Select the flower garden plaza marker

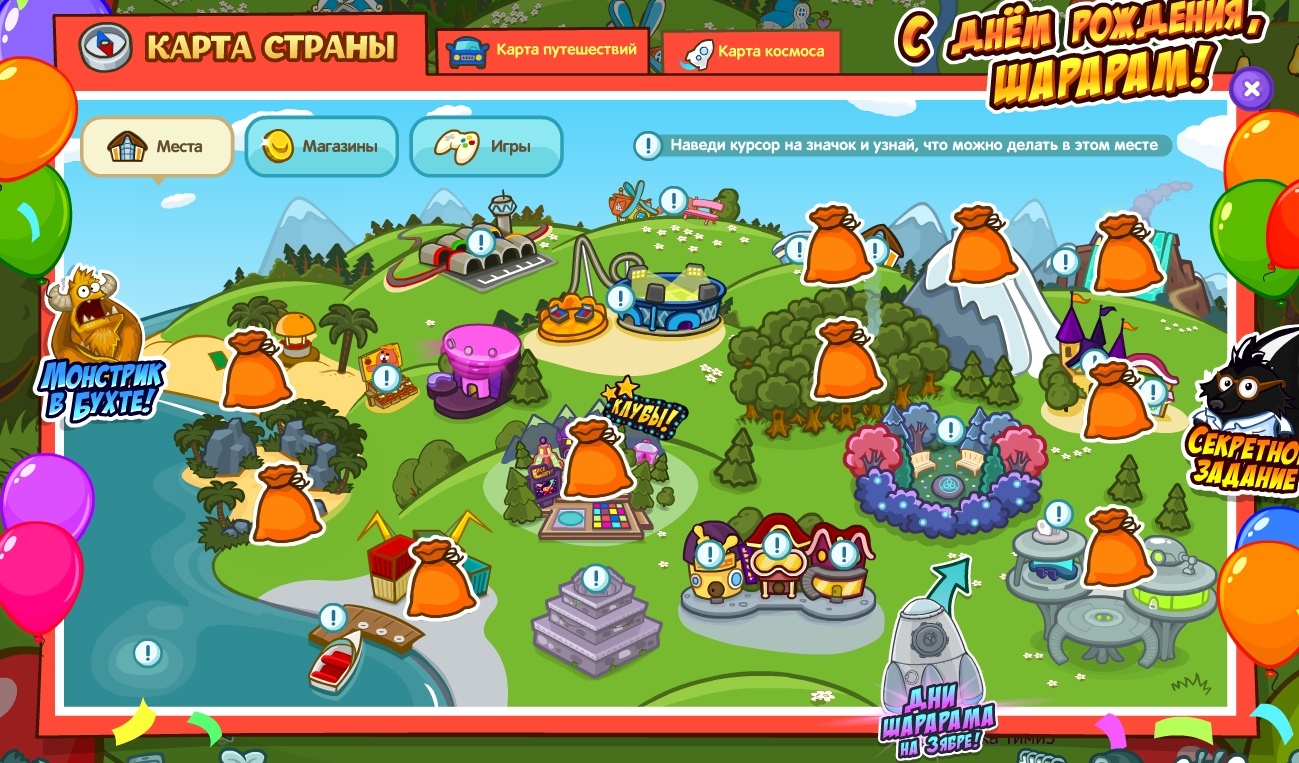click(949, 431)
